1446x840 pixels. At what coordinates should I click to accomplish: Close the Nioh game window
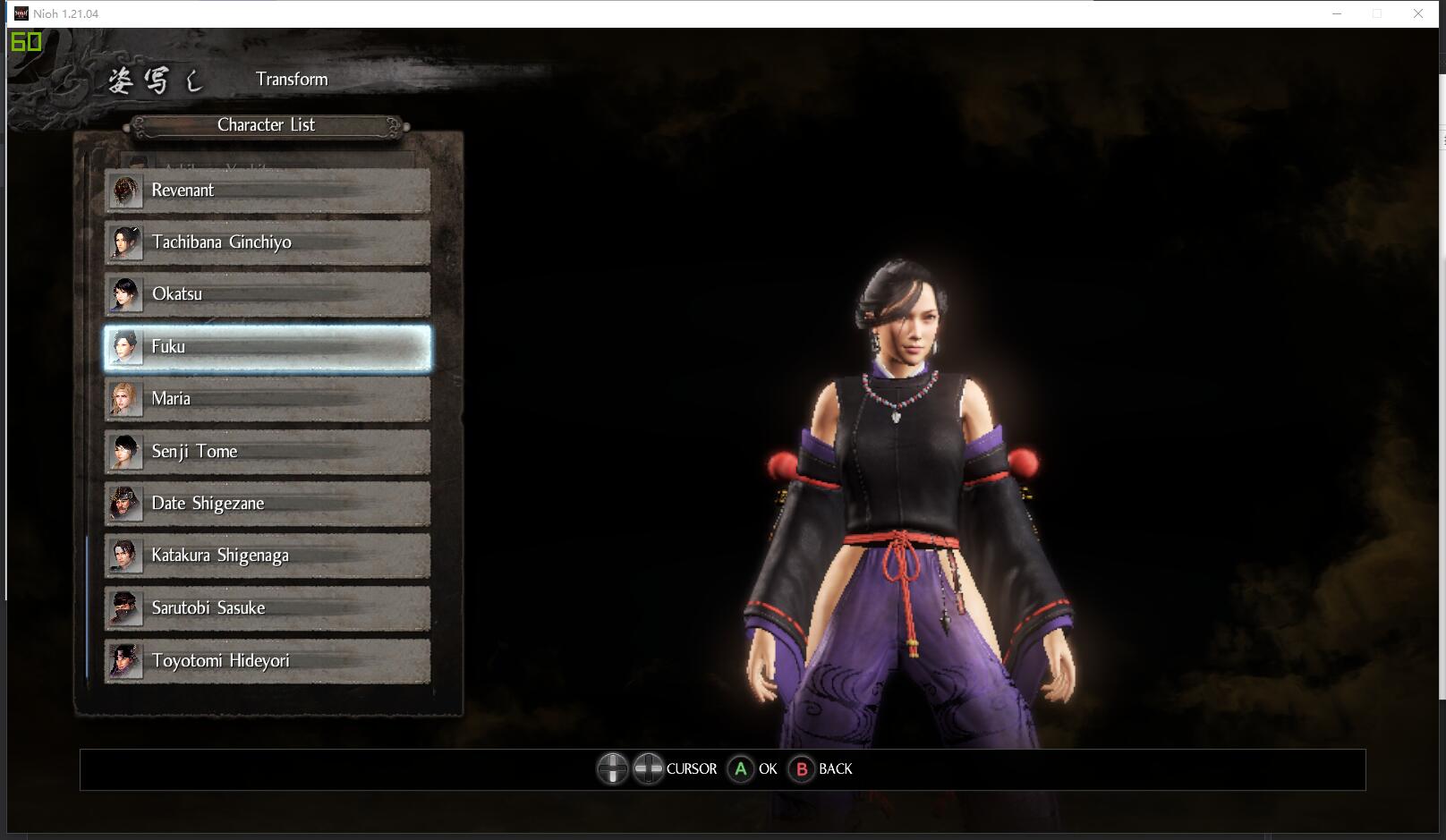[1418, 13]
